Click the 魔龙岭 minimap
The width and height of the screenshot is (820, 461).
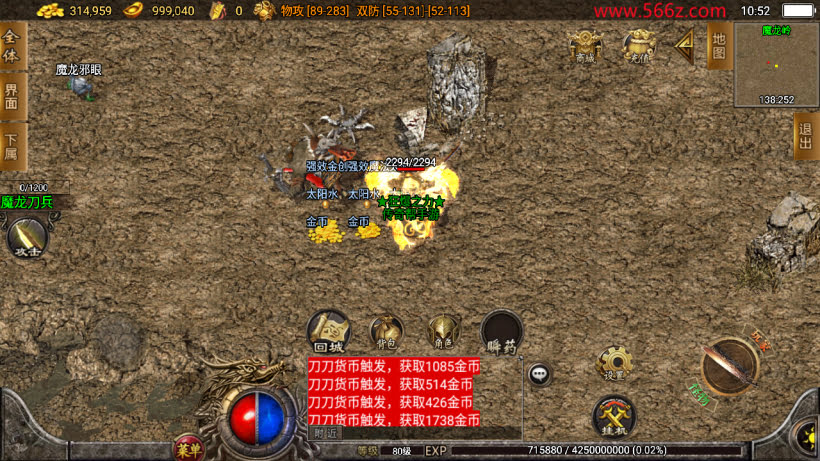tap(776, 65)
